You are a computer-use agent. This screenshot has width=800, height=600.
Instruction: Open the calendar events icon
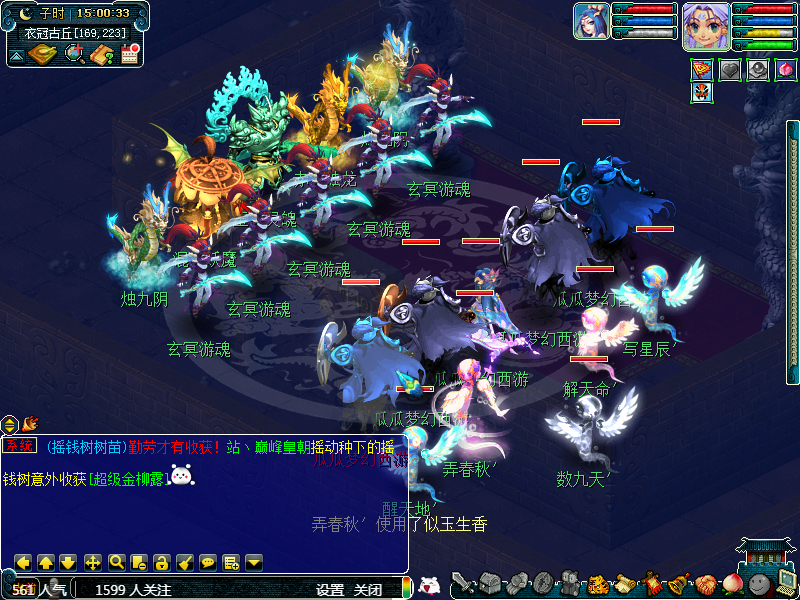129,54
